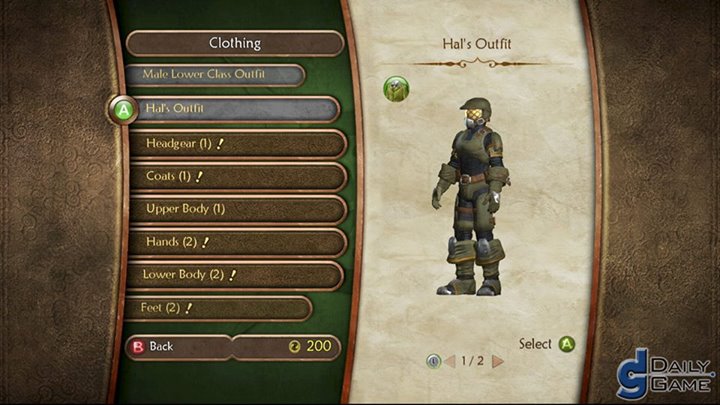Open the Coats (1) category
This screenshot has width=720, height=405.
coord(235,176)
